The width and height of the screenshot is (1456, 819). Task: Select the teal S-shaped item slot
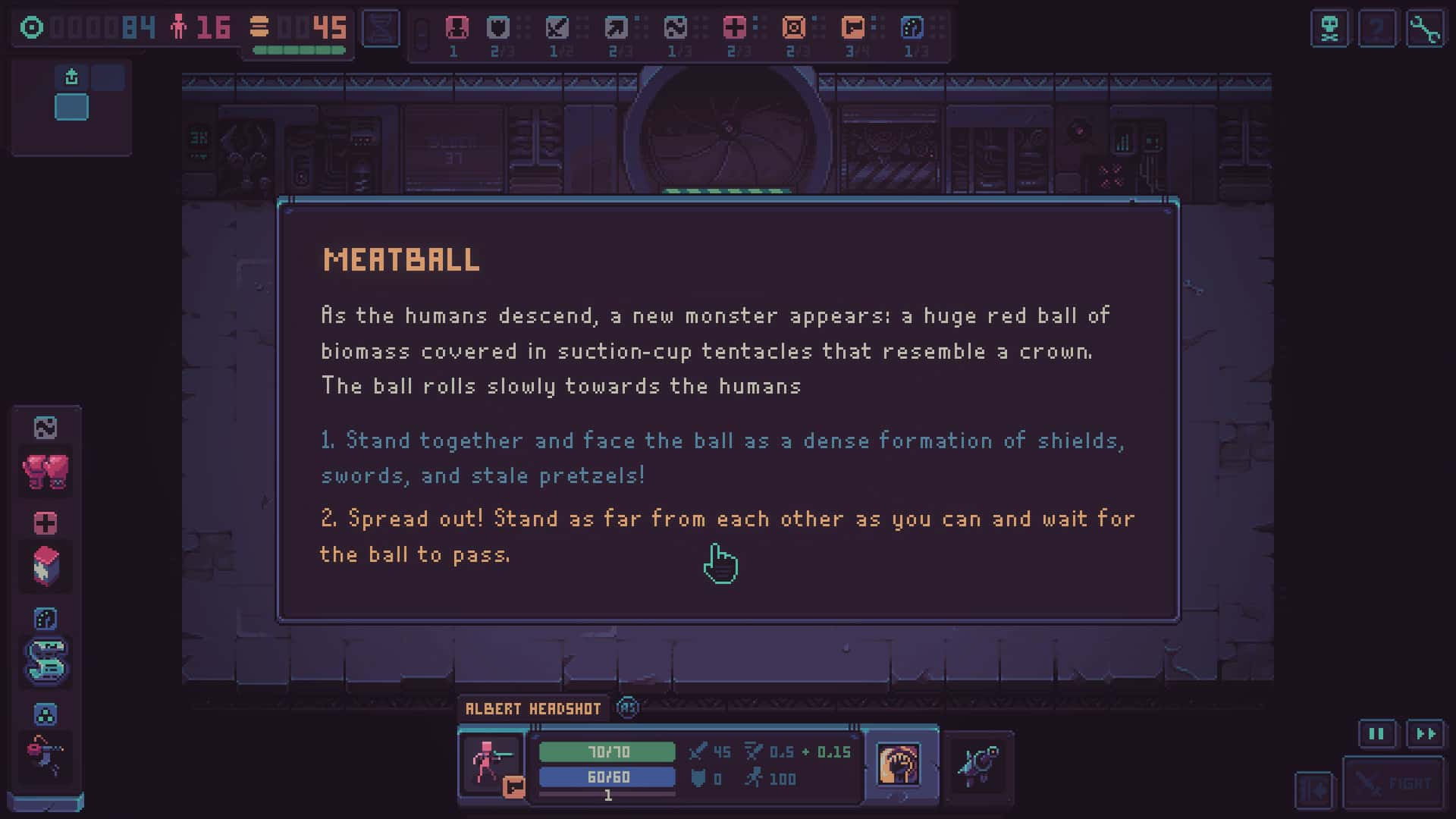tap(45, 661)
